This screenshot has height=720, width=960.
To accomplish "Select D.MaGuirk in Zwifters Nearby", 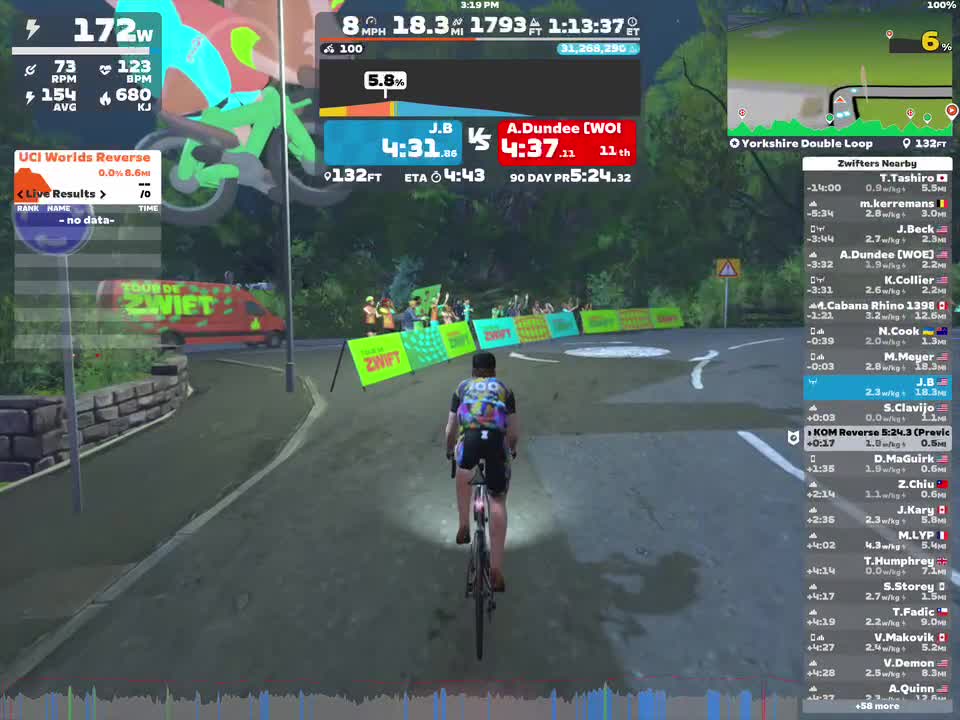I will [877, 463].
